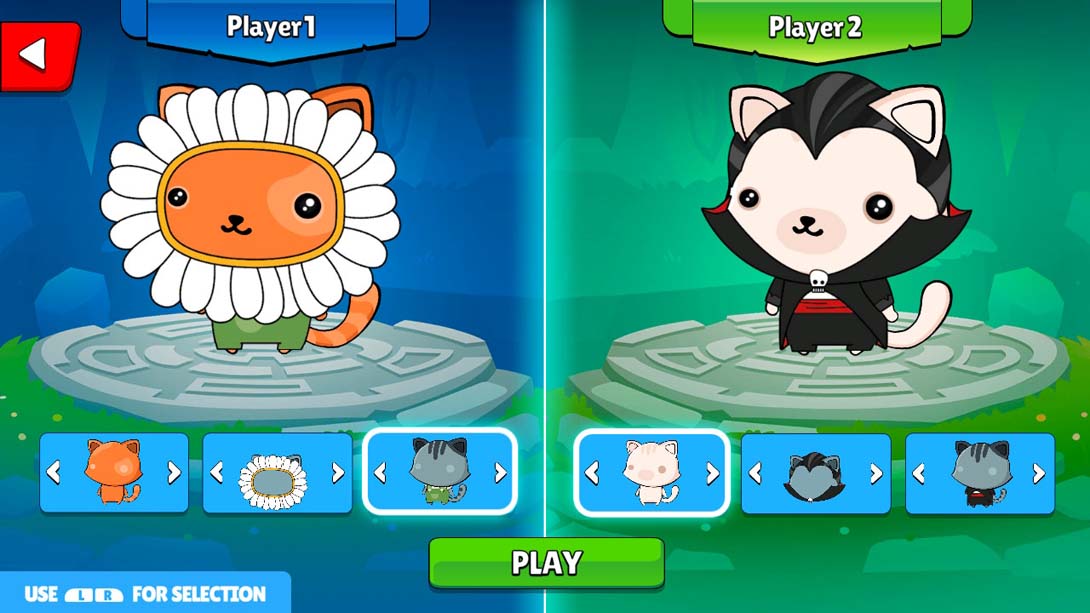The height and width of the screenshot is (613, 1090).
Task: Show next white cat body for Player 2
Action: tap(712, 473)
